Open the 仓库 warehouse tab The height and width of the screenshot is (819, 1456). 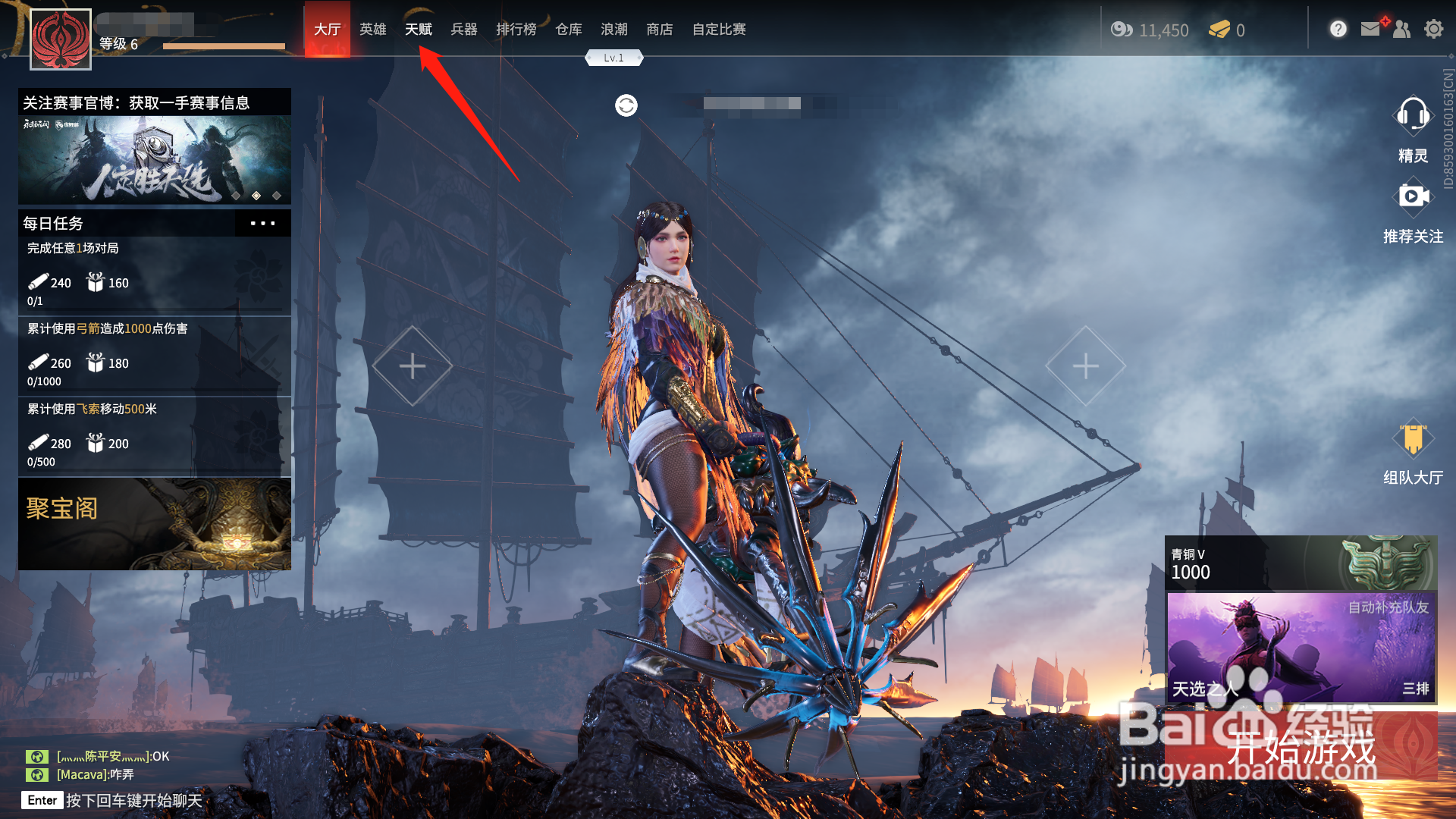point(568,30)
